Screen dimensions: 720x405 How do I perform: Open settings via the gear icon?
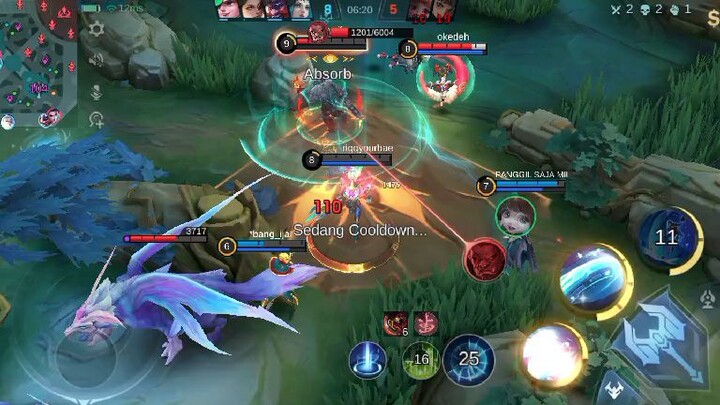point(96,29)
